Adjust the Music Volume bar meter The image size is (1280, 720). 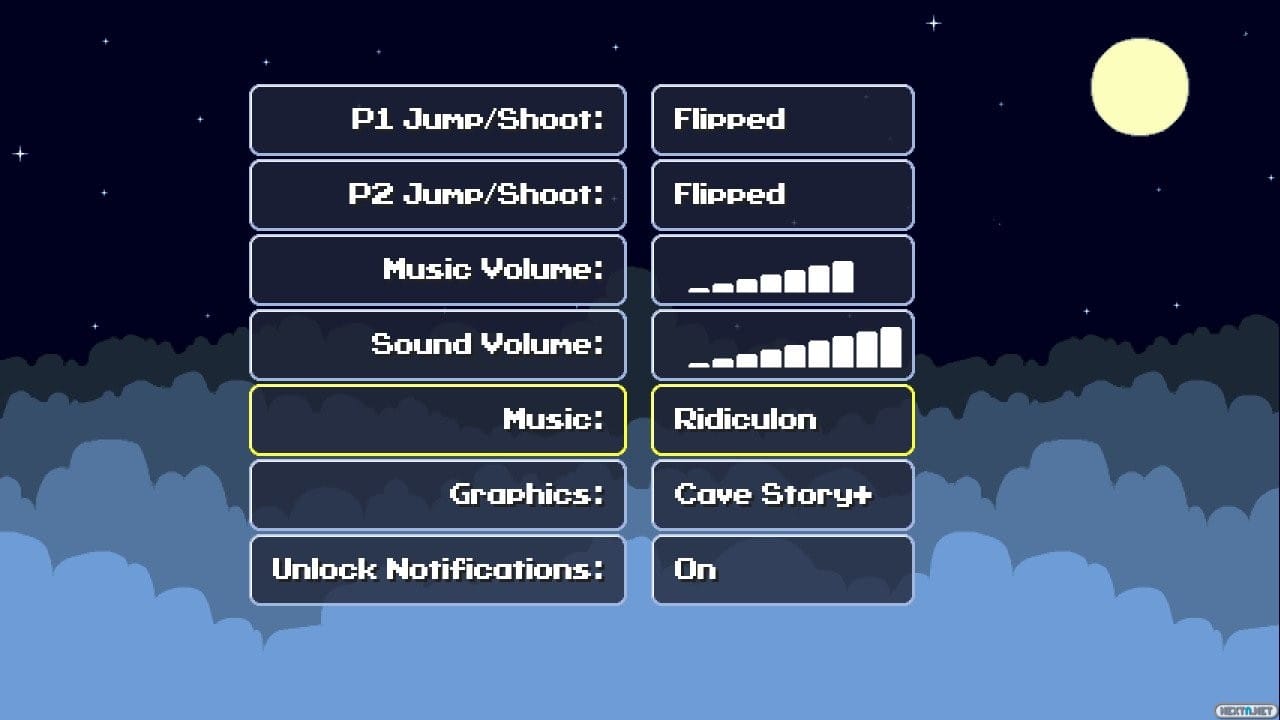(783, 270)
